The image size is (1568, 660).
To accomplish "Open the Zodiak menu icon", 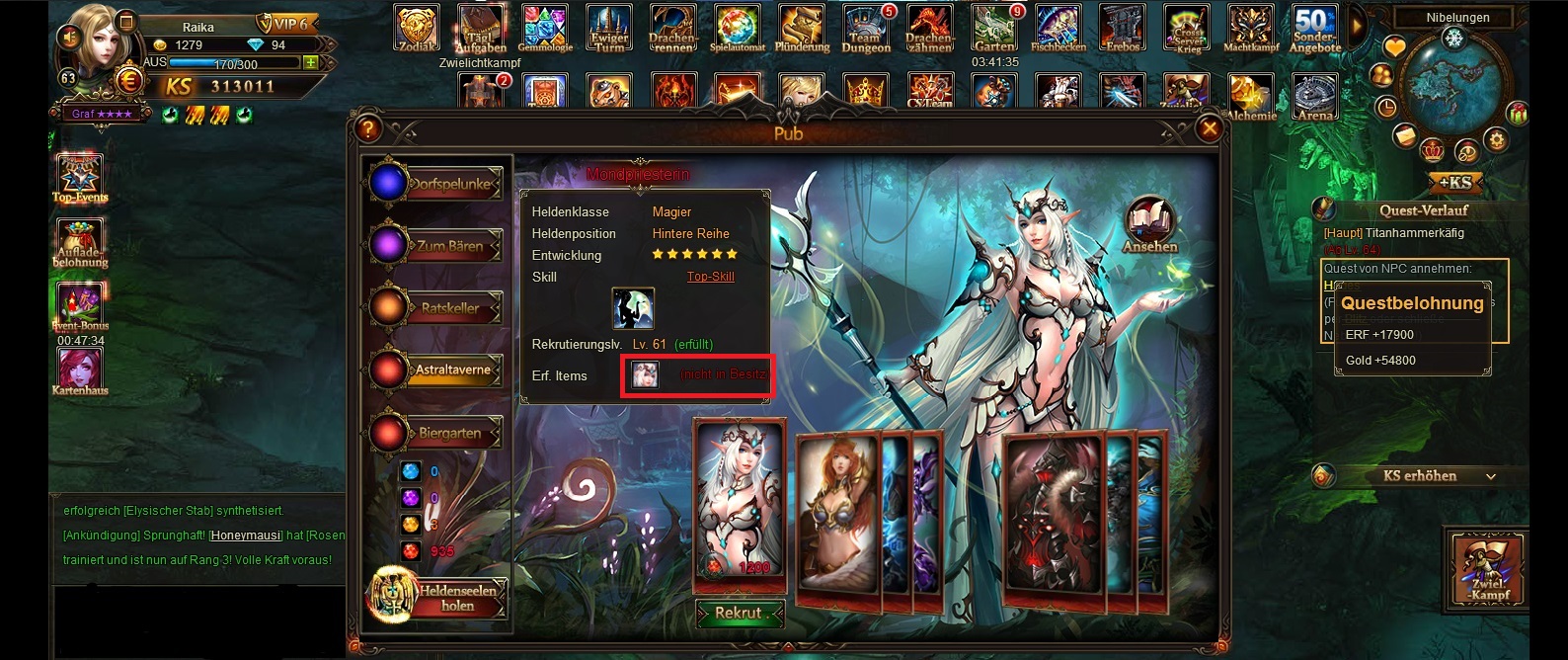I will [416, 29].
